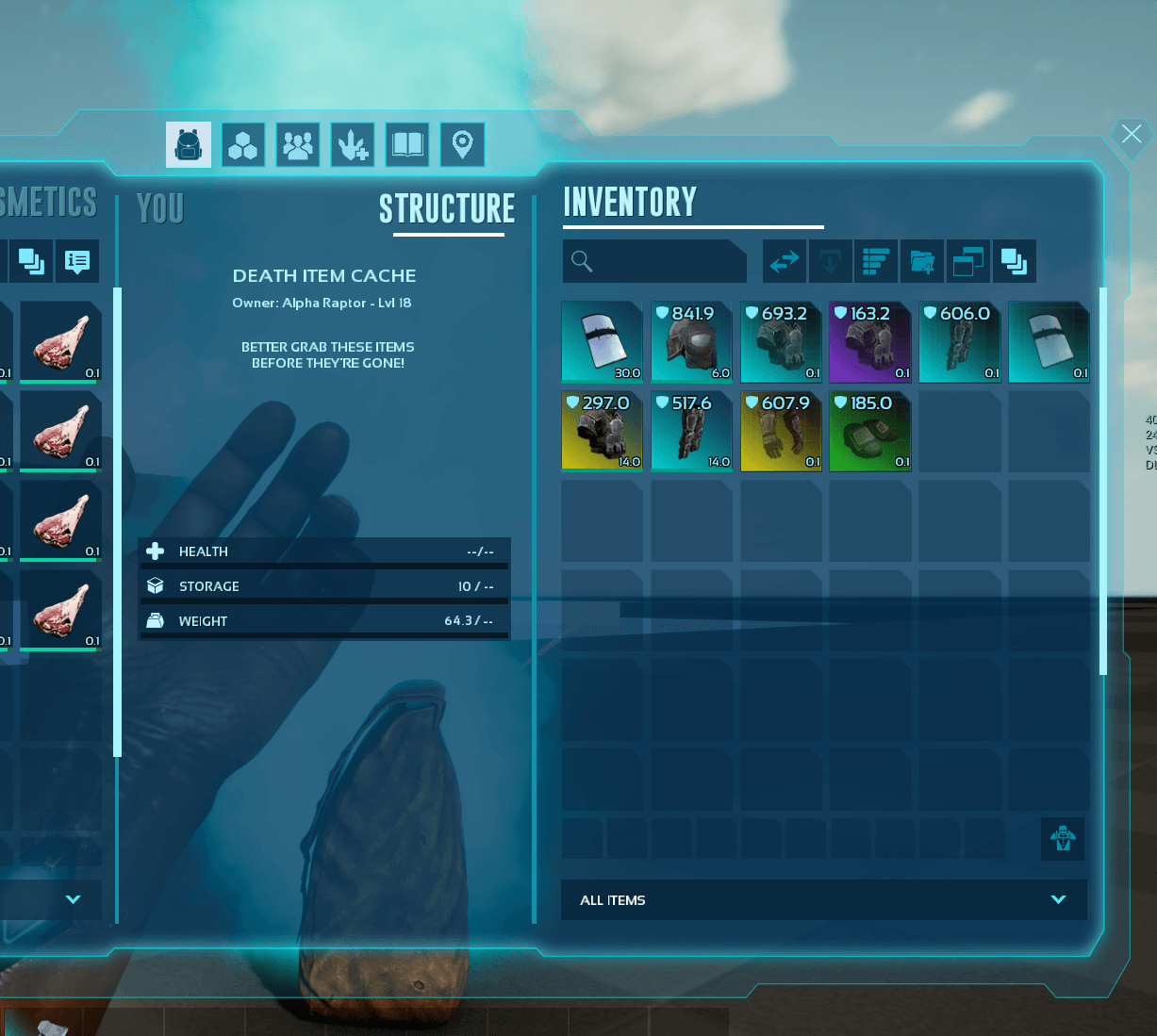Switch to the YOU panel
1157x1036 pixels.
tap(160, 208)
